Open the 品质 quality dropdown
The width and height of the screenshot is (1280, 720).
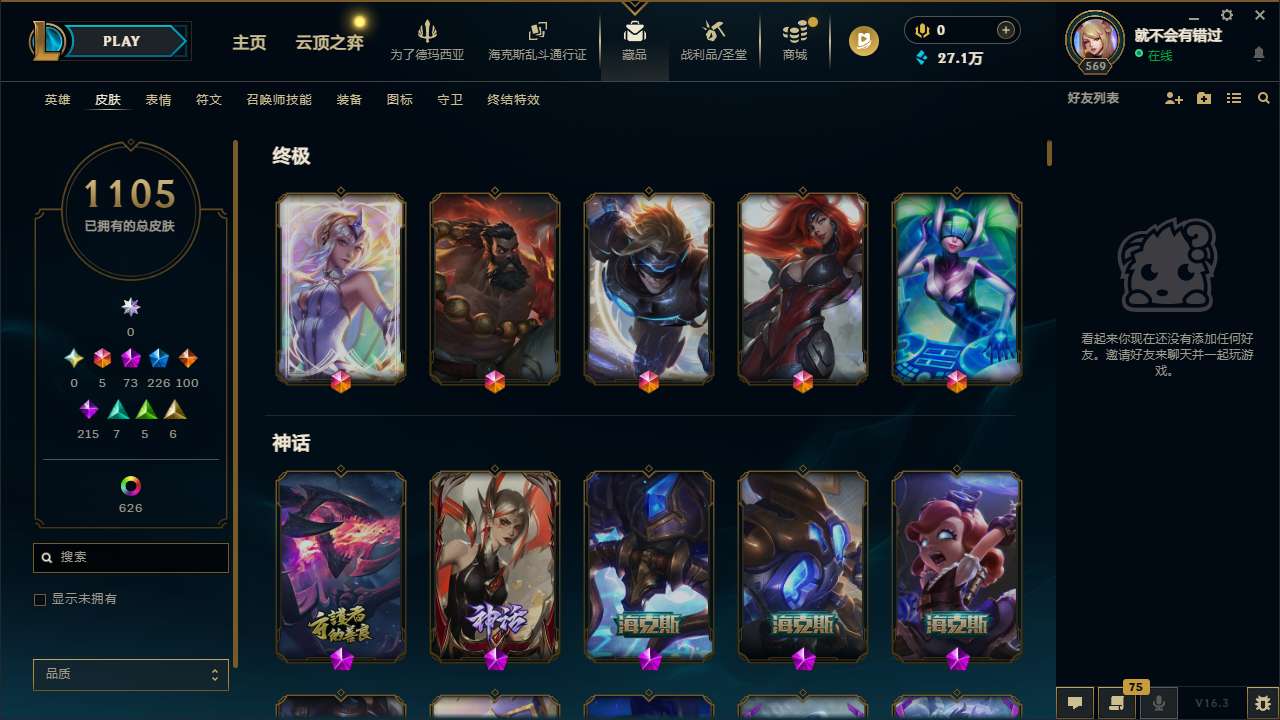pyautogui.click(x=131, y=674)
